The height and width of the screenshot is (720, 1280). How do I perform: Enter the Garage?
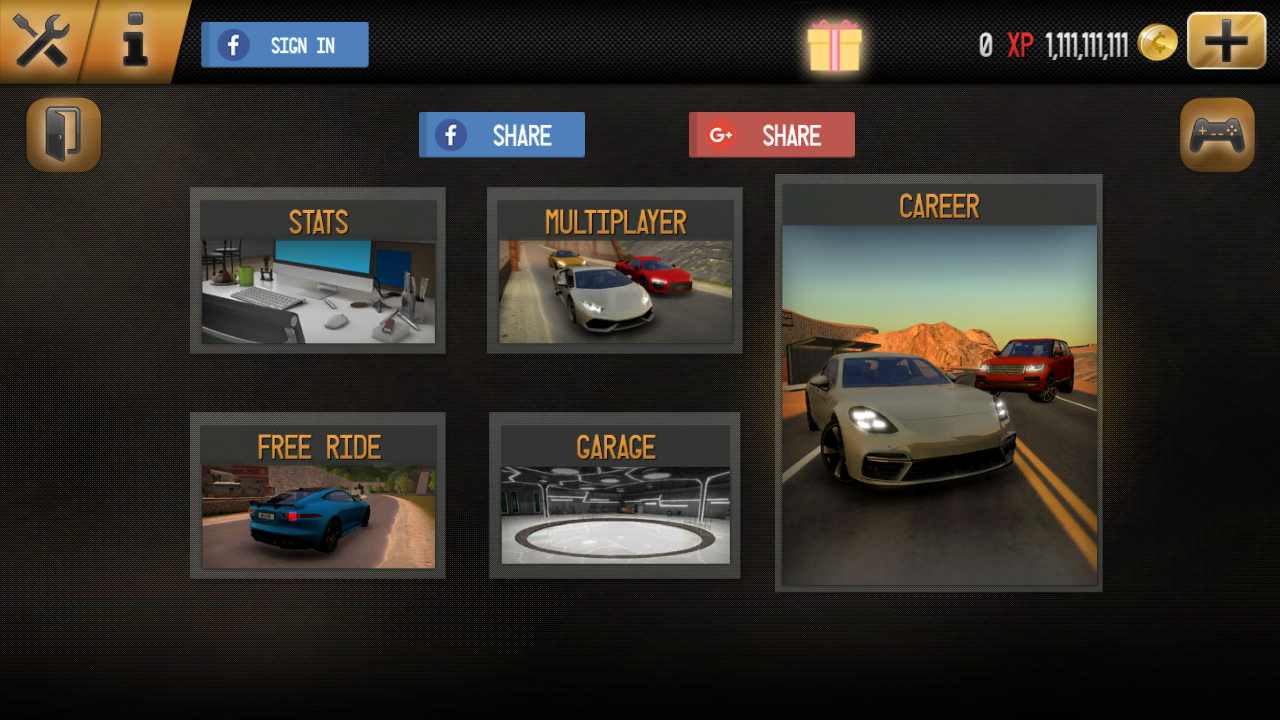point(615,496)
